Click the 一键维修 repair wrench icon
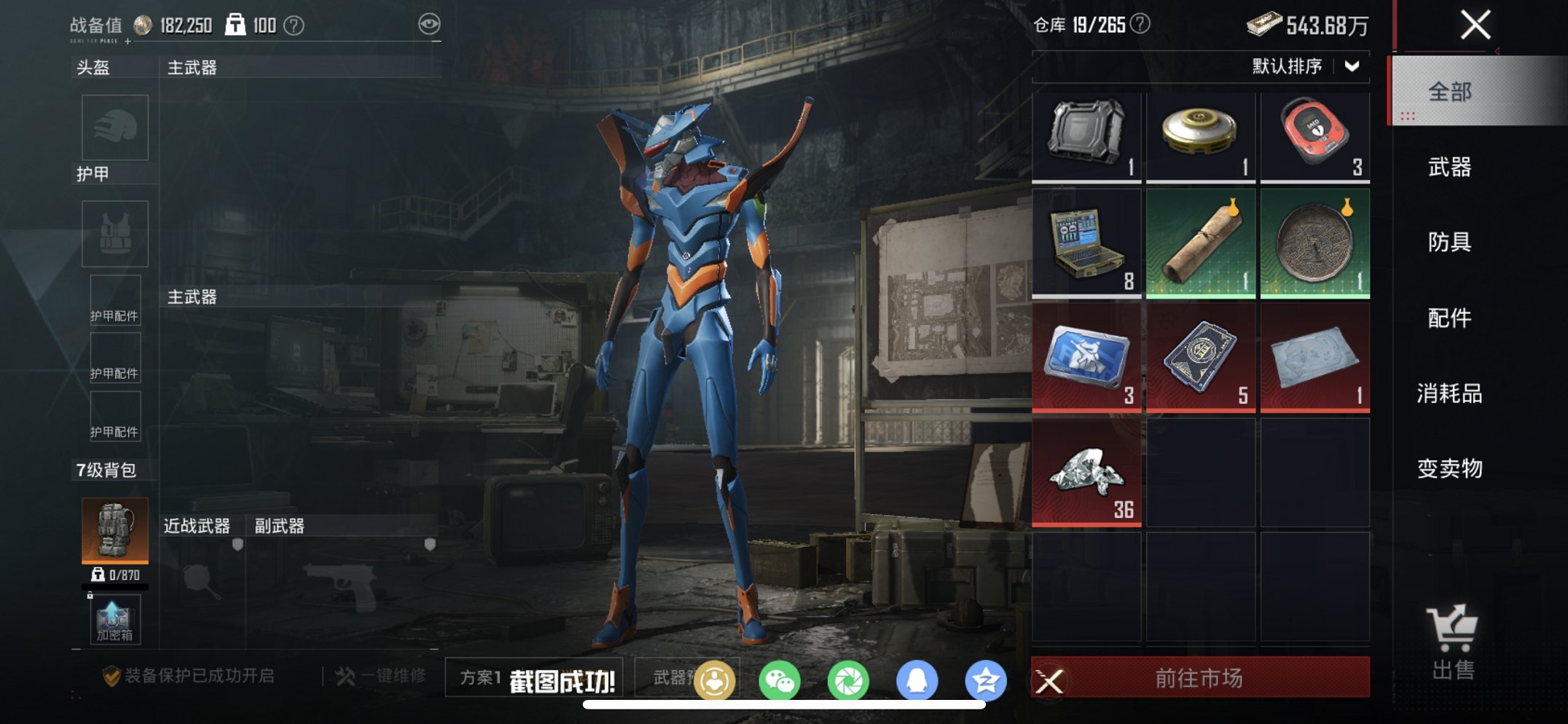This screenshot has height=724, width=1568. 349,677
